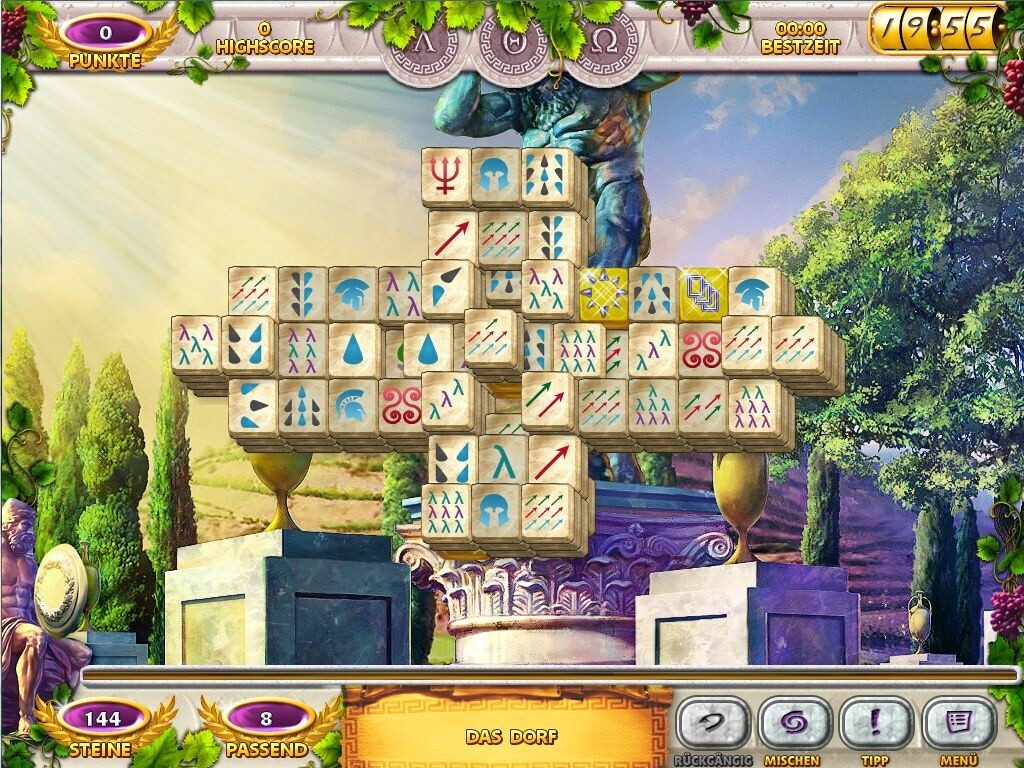
Task: Undo the last move with Rückgängig
Action: (x=713, y=723)
